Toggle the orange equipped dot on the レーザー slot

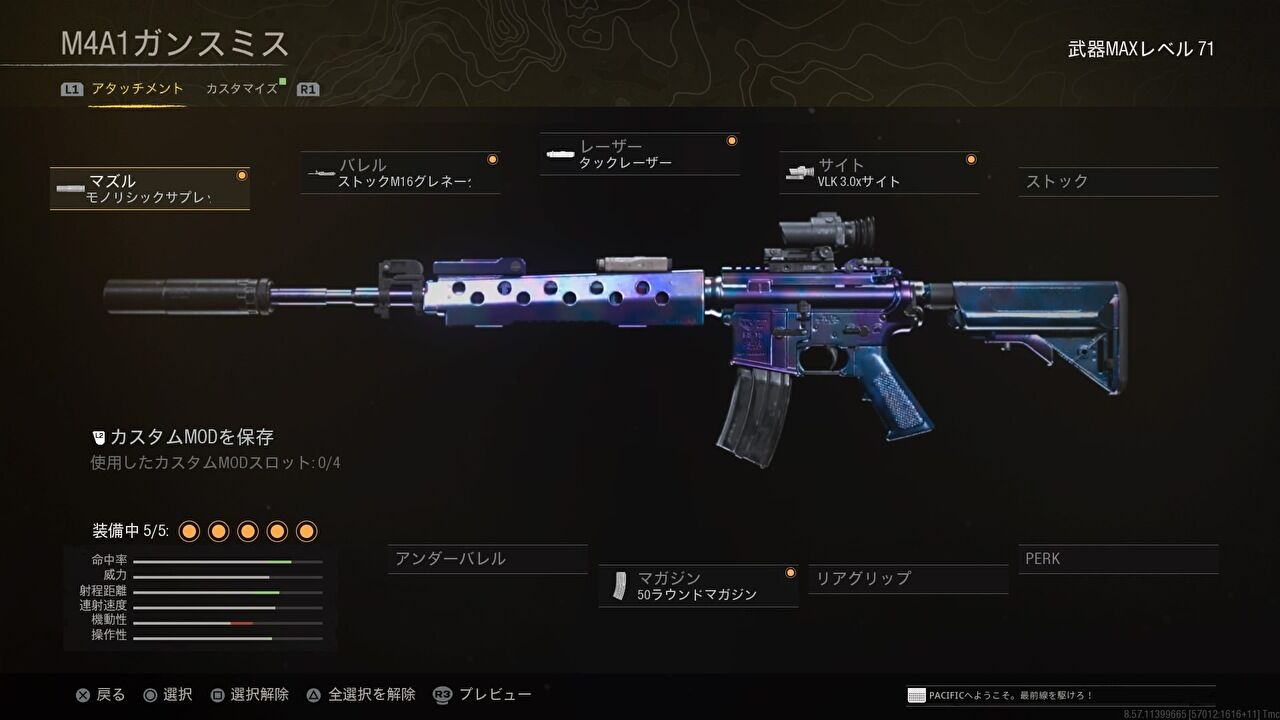[732, 140]
